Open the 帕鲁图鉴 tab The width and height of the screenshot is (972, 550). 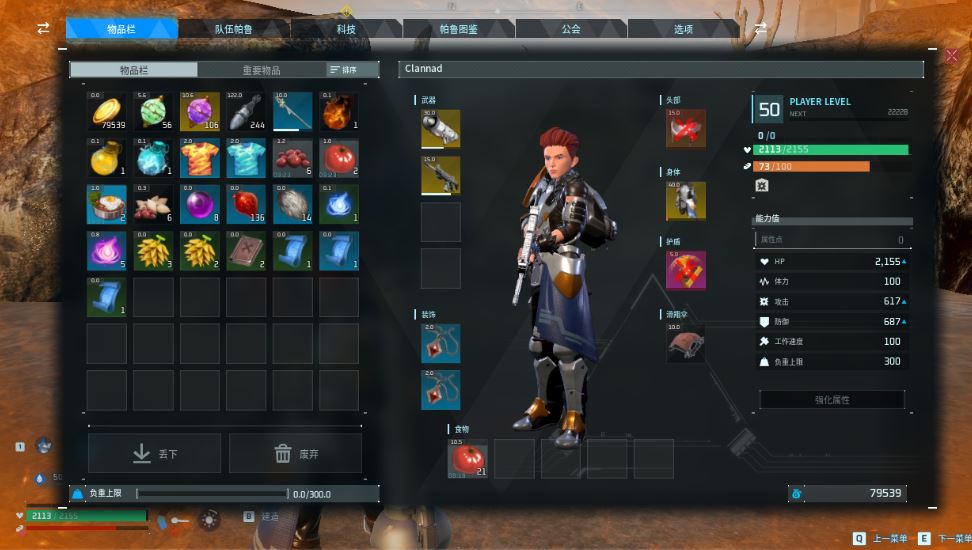click(x=459, y=29)
